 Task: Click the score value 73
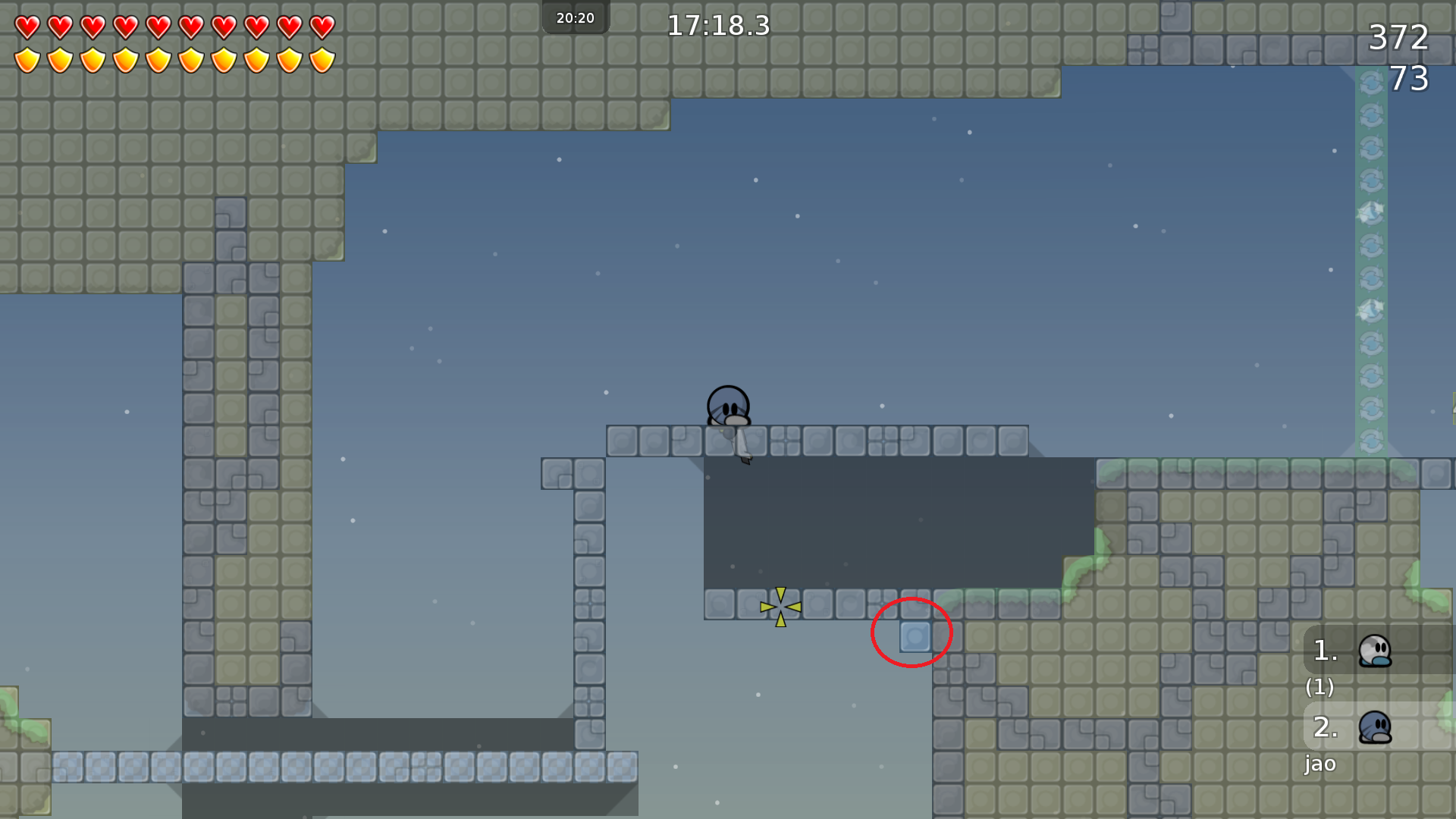(1410, 77)
